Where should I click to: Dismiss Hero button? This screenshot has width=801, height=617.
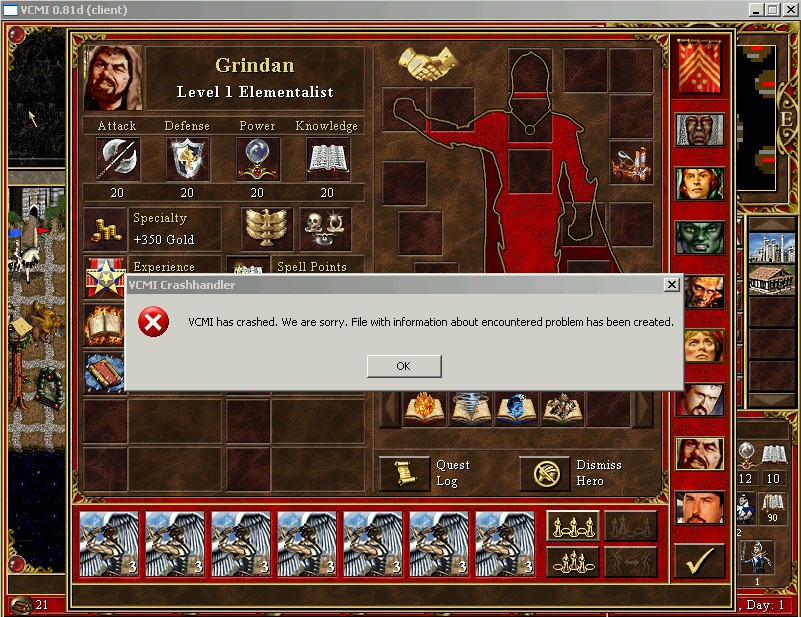544,473
